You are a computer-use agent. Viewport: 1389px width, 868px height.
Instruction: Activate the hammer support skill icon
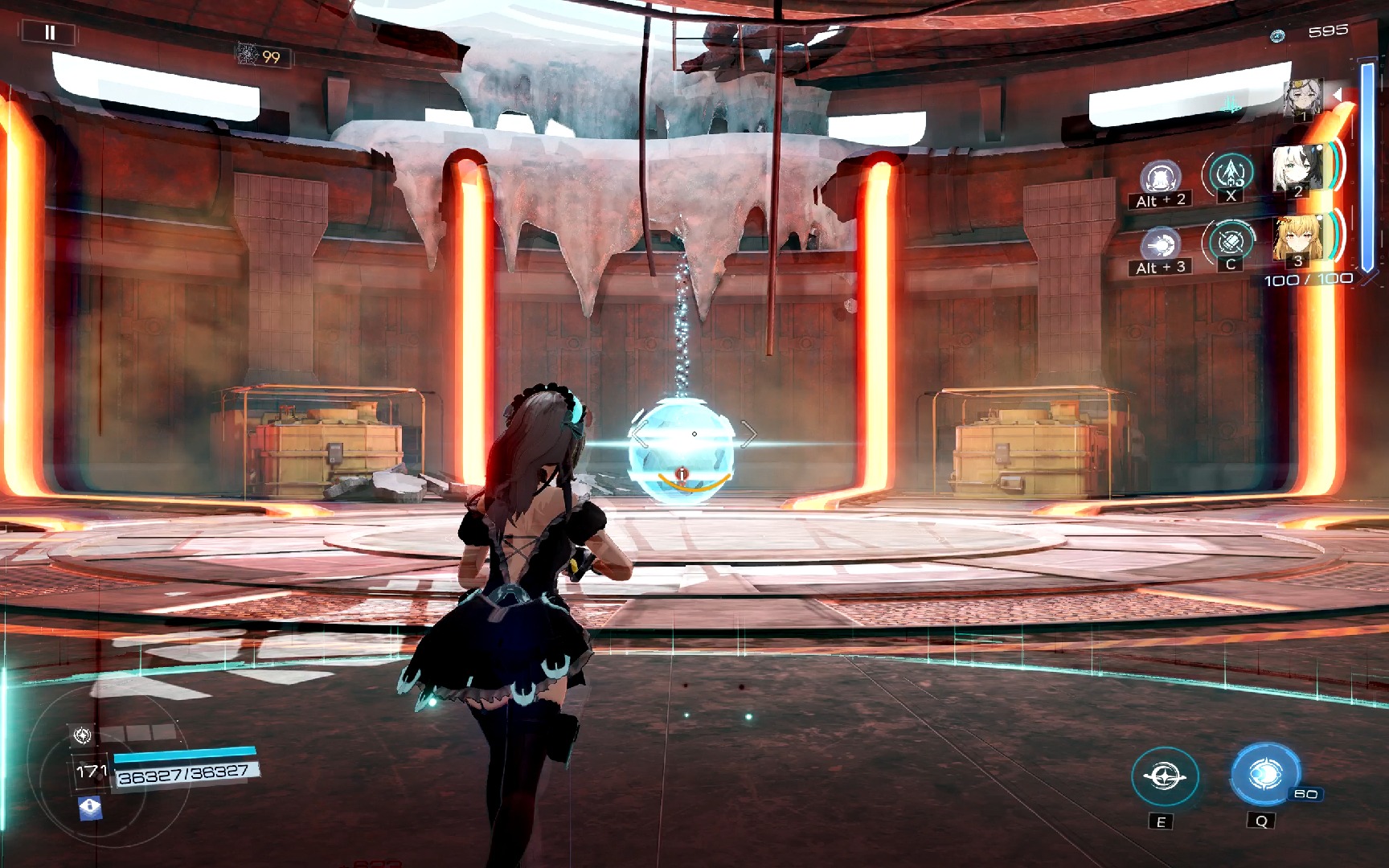pos(1230,240)
